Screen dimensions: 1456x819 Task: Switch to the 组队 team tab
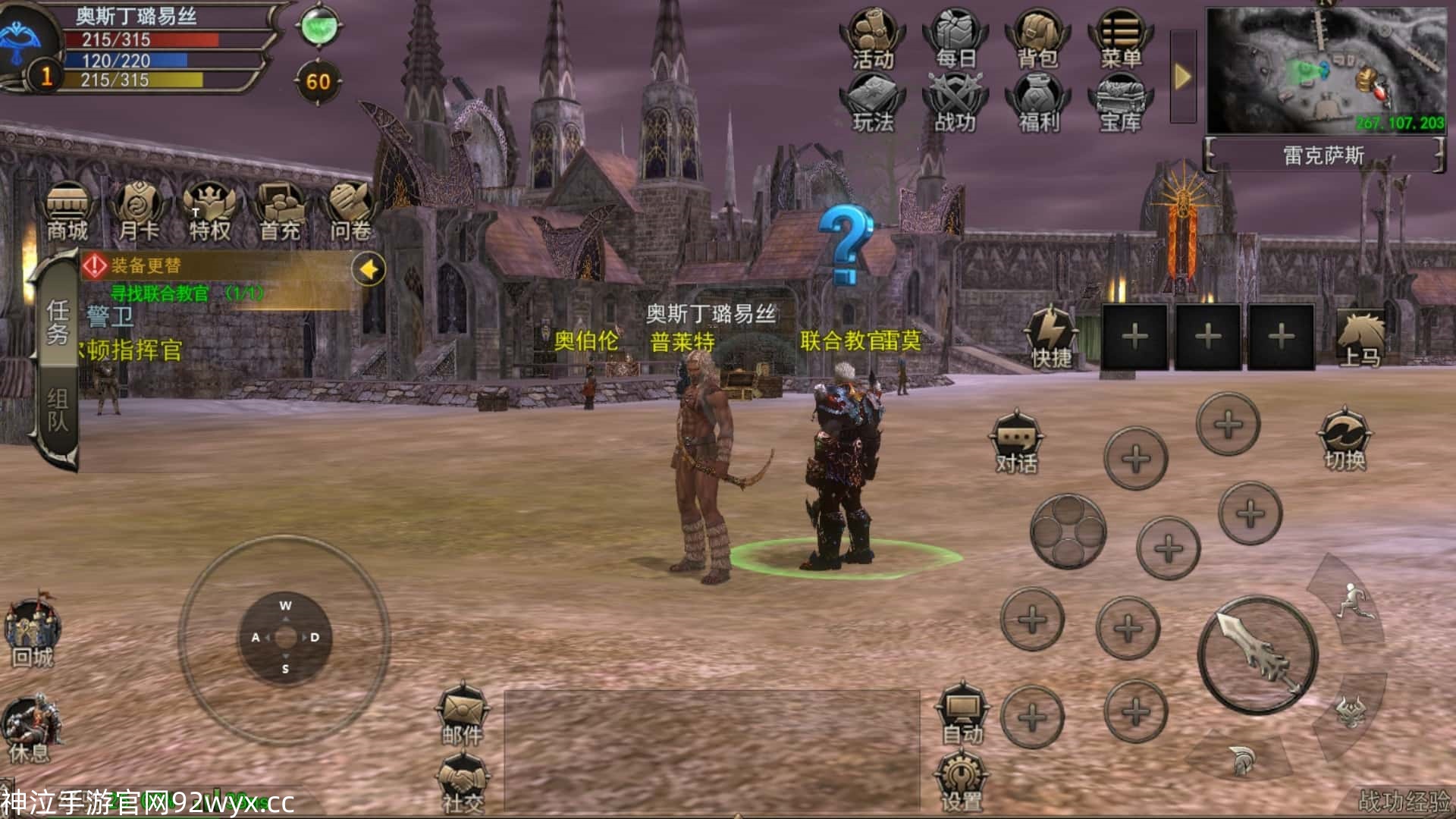click(x=58, y=410)
